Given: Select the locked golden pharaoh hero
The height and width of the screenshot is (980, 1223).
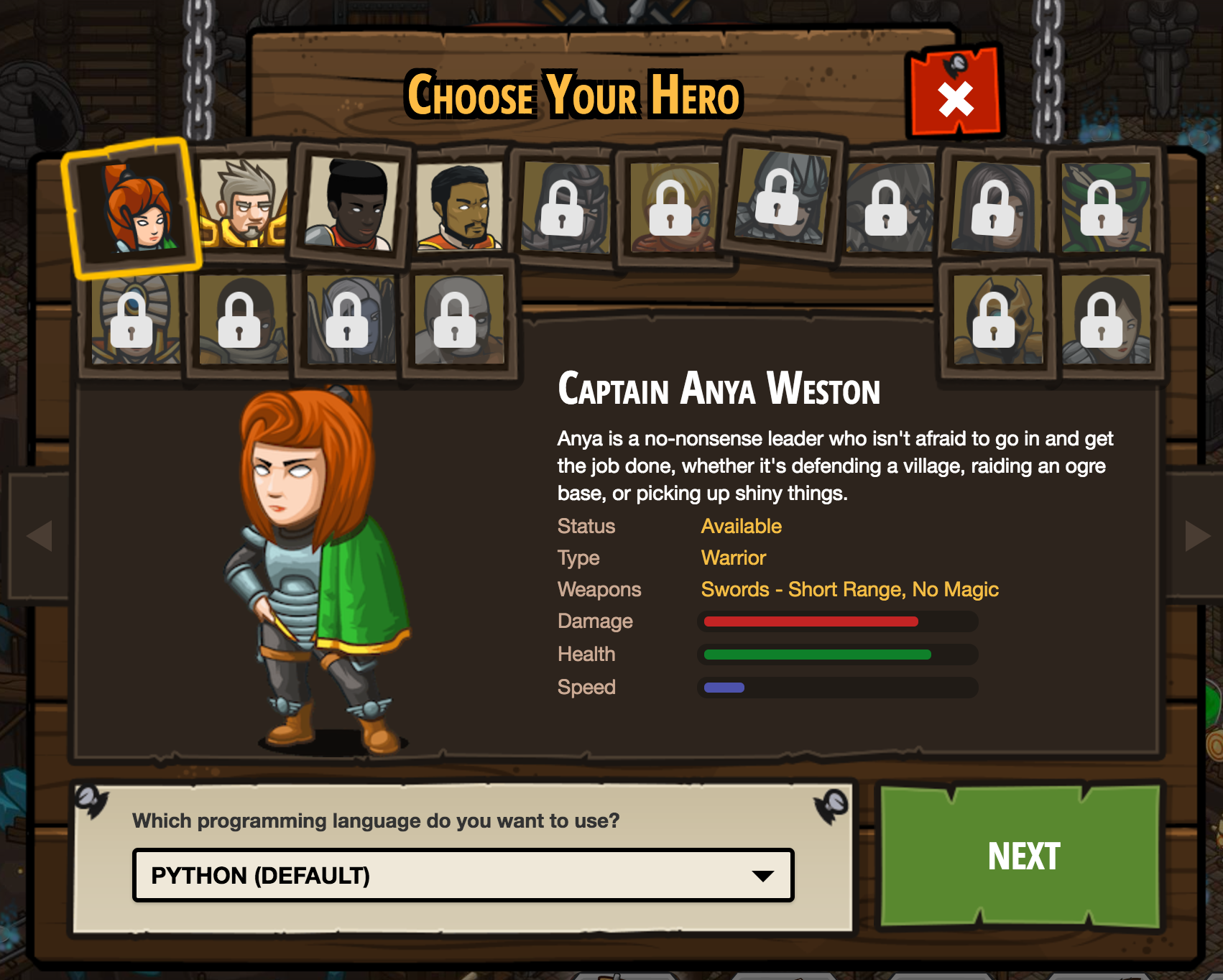Looking at the screenshot, I should (x=133, y=323).
